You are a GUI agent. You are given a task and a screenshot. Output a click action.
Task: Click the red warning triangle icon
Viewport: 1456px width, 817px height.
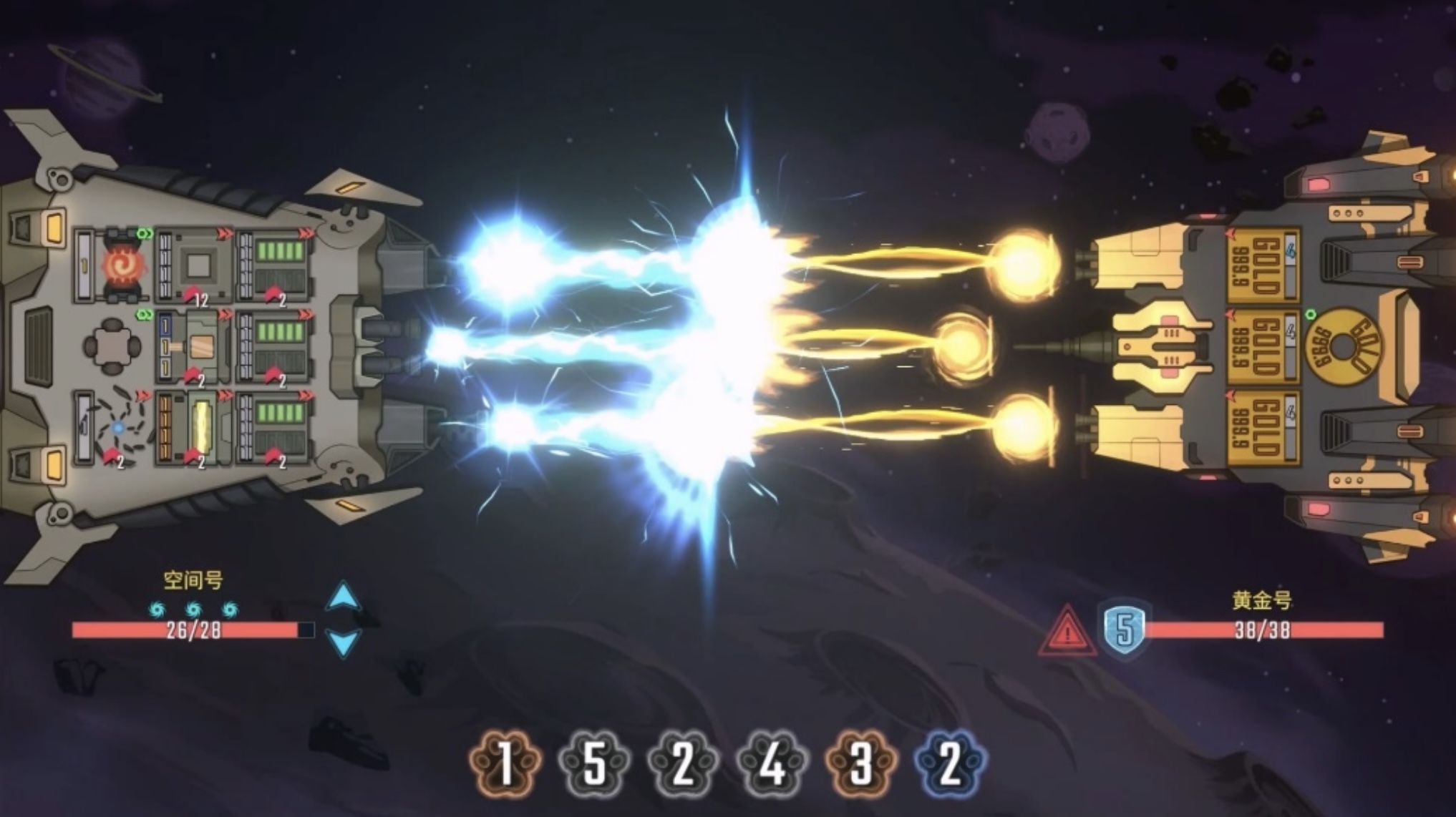(1067, 632)
